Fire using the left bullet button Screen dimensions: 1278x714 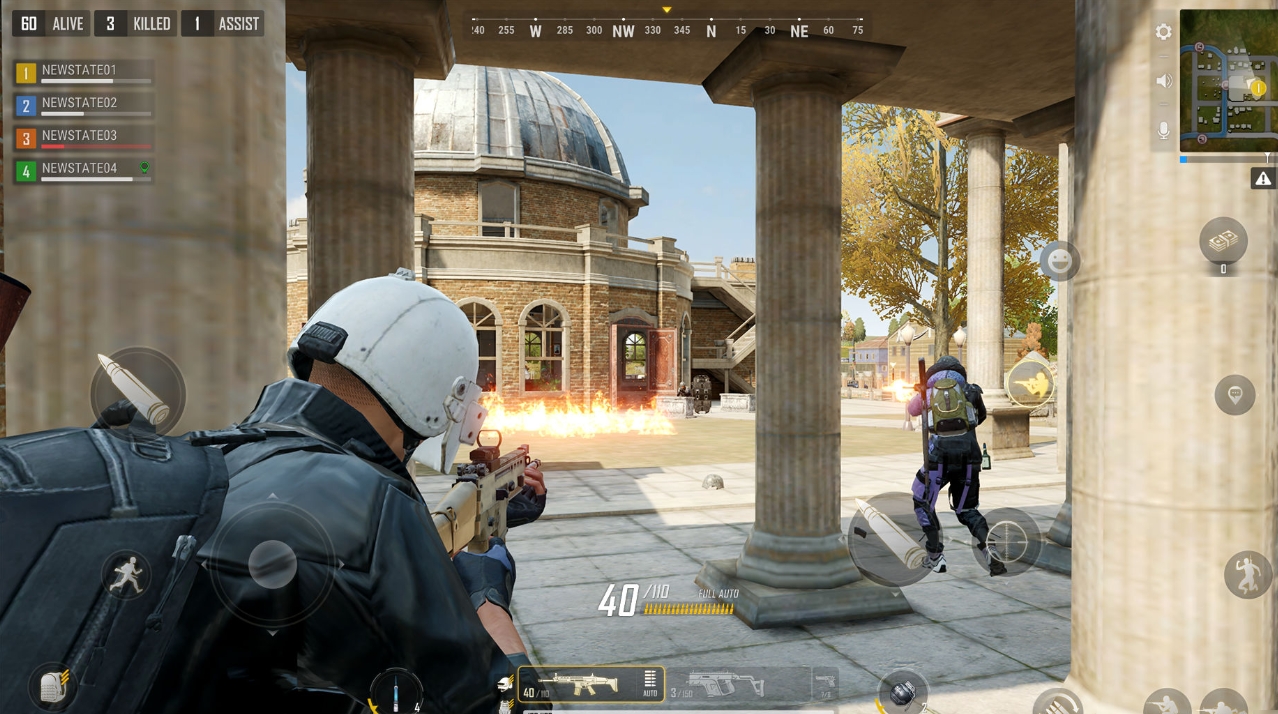tap(138, 394)
